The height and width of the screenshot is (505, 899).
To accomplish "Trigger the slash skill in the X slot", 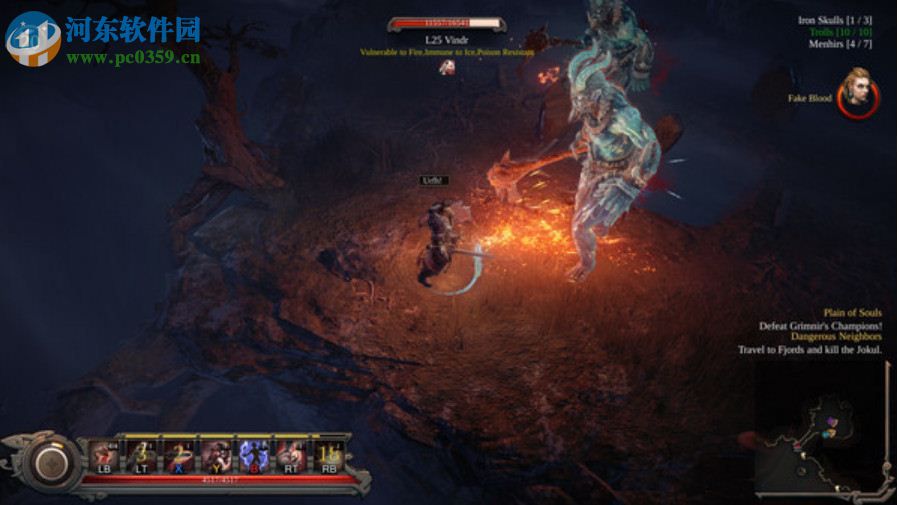I will pyautogui.click(x=179, y=455).
